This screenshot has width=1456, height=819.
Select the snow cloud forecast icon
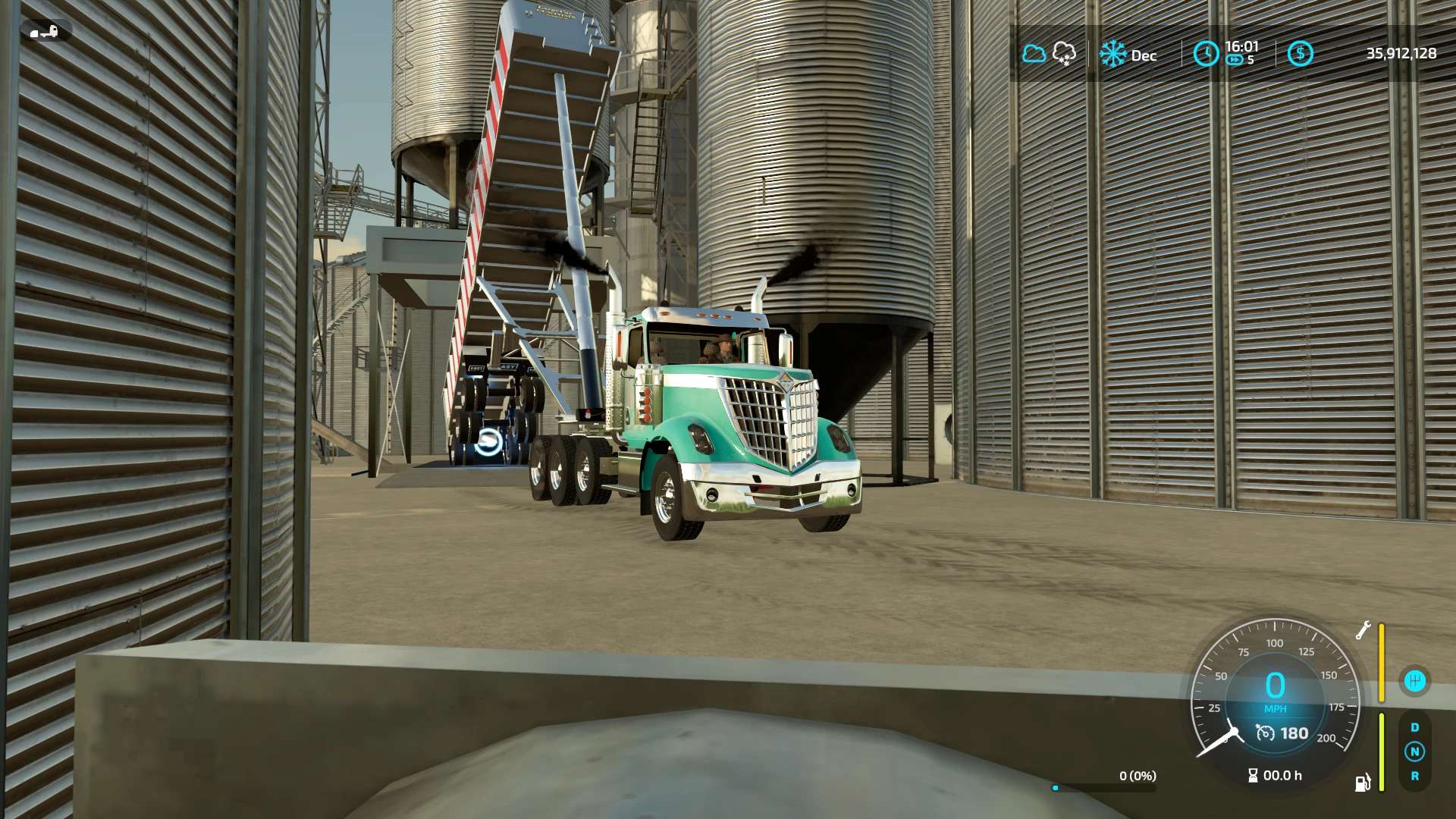coord(1064,53)
